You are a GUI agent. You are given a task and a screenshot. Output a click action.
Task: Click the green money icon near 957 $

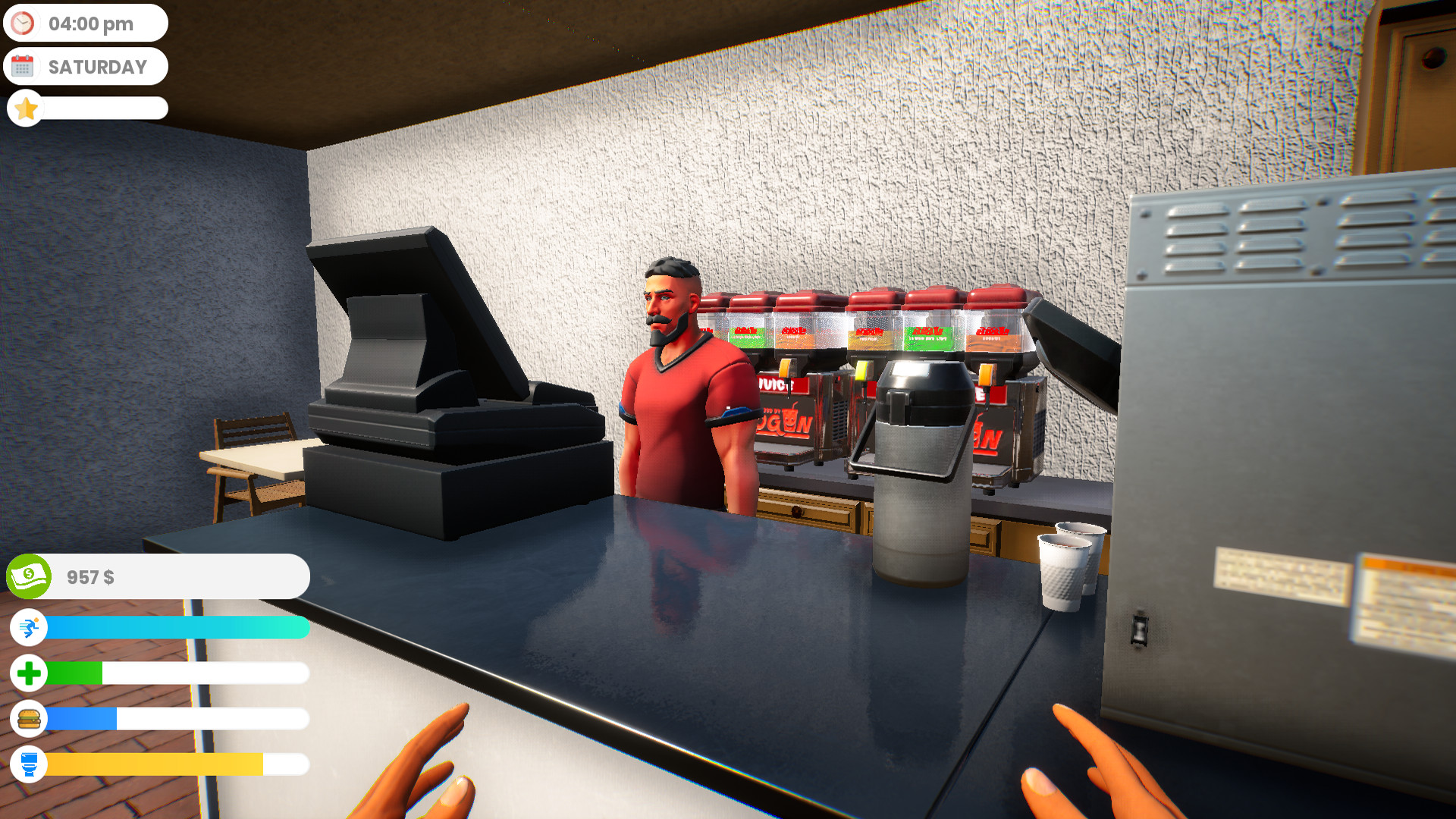pos(27,576)
